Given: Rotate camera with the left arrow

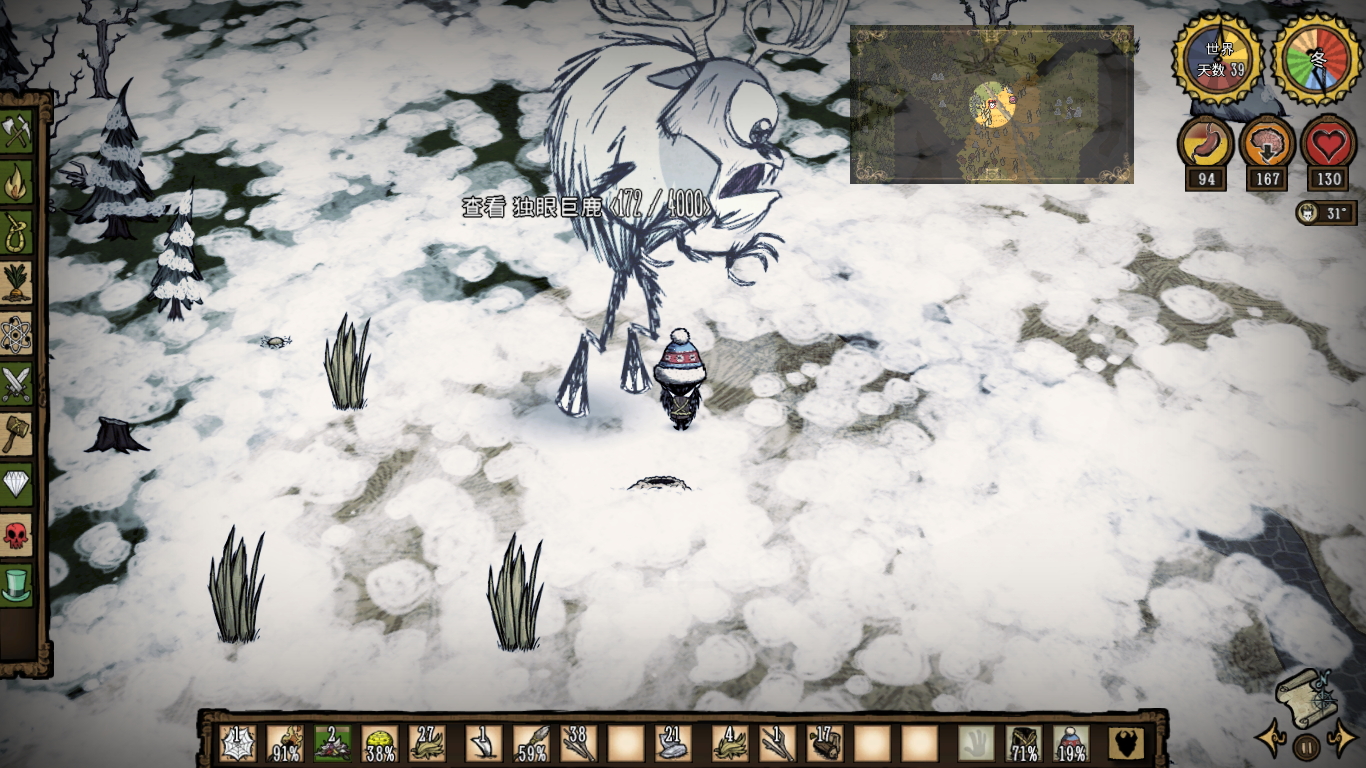Looking at the screenshot, I should (x=1271, y=740).
